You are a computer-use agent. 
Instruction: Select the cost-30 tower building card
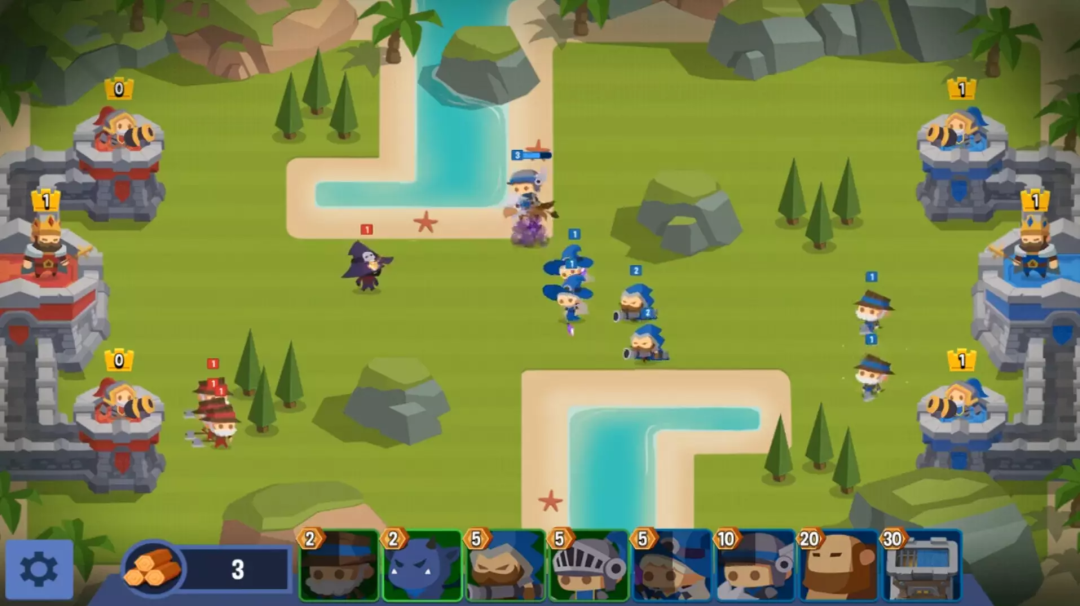coord(921,567)
